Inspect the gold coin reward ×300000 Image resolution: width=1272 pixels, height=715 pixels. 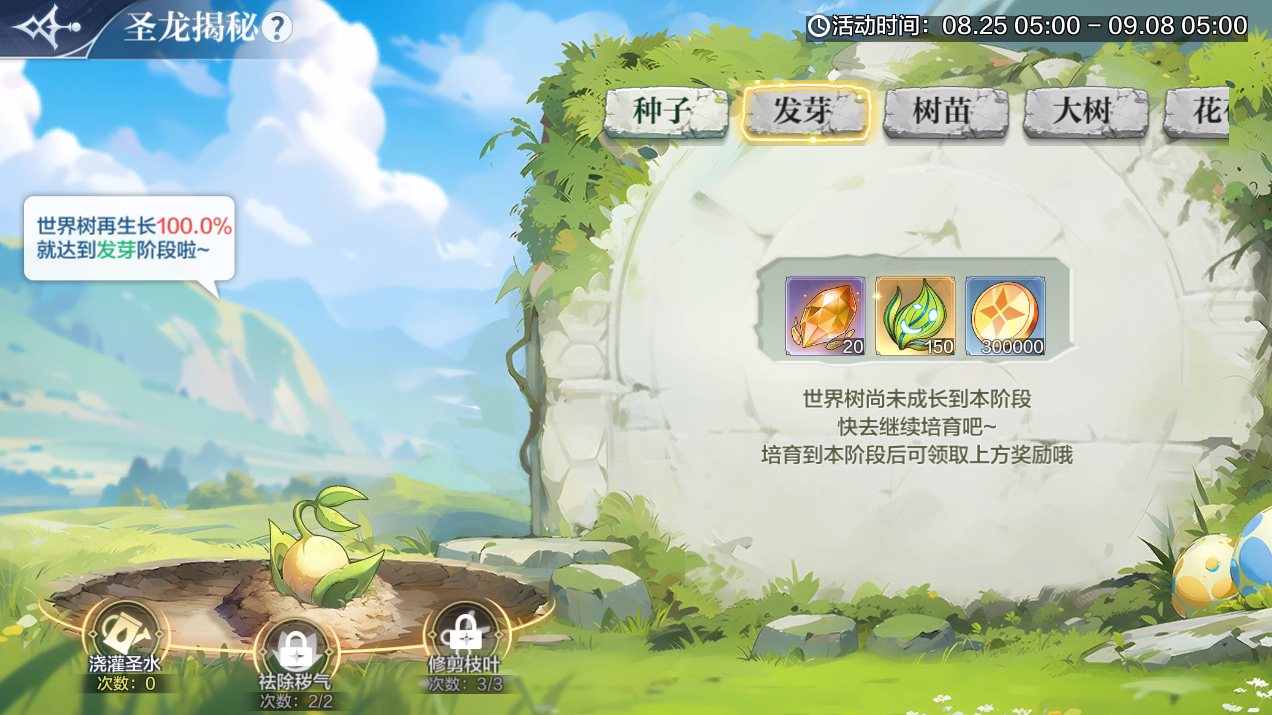point(1005,316)
